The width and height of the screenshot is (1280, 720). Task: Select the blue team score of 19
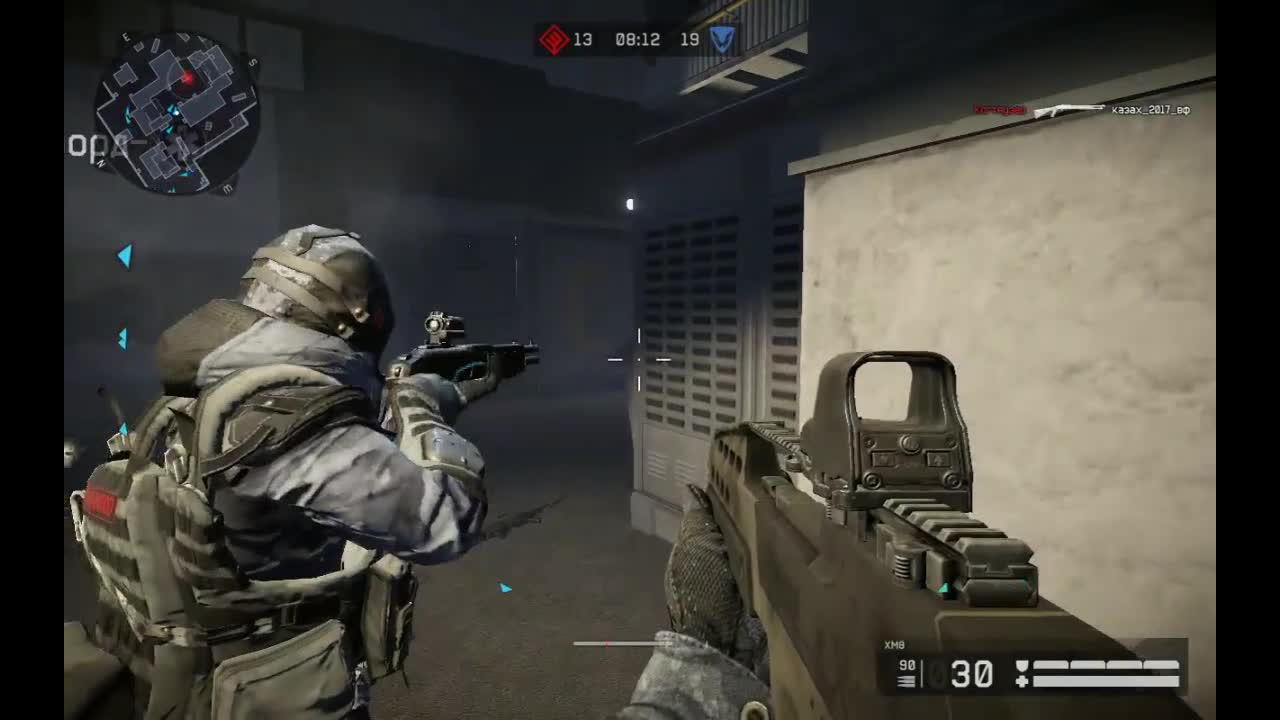692,40
